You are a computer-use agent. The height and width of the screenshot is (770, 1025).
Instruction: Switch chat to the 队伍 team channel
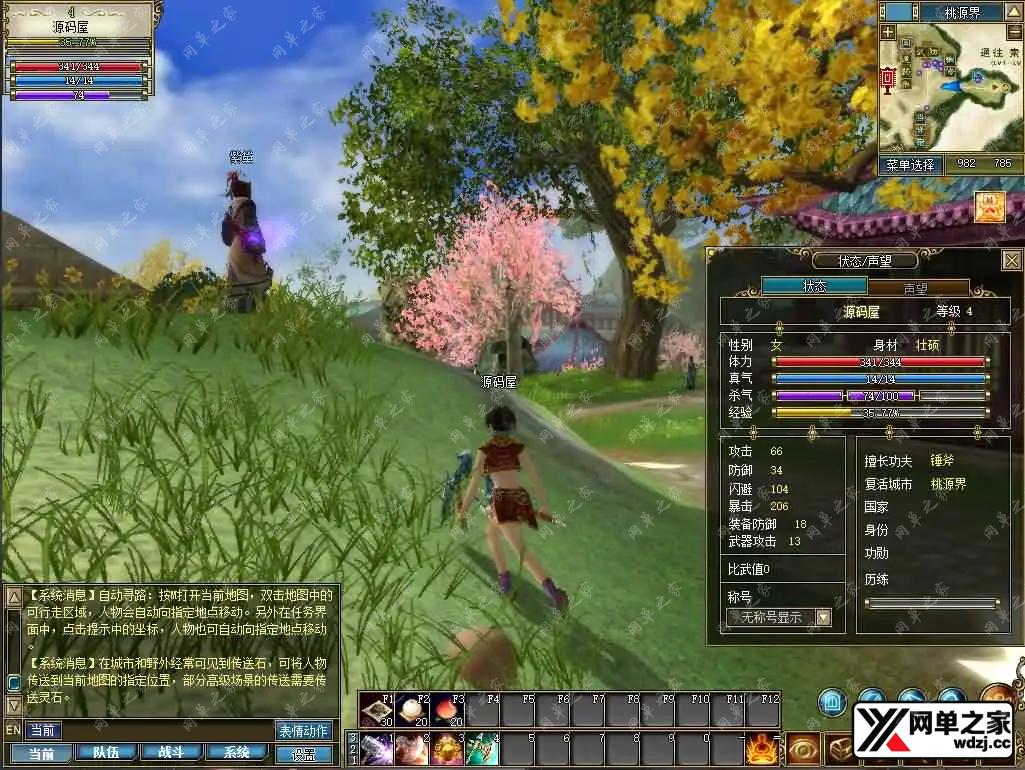107,752
